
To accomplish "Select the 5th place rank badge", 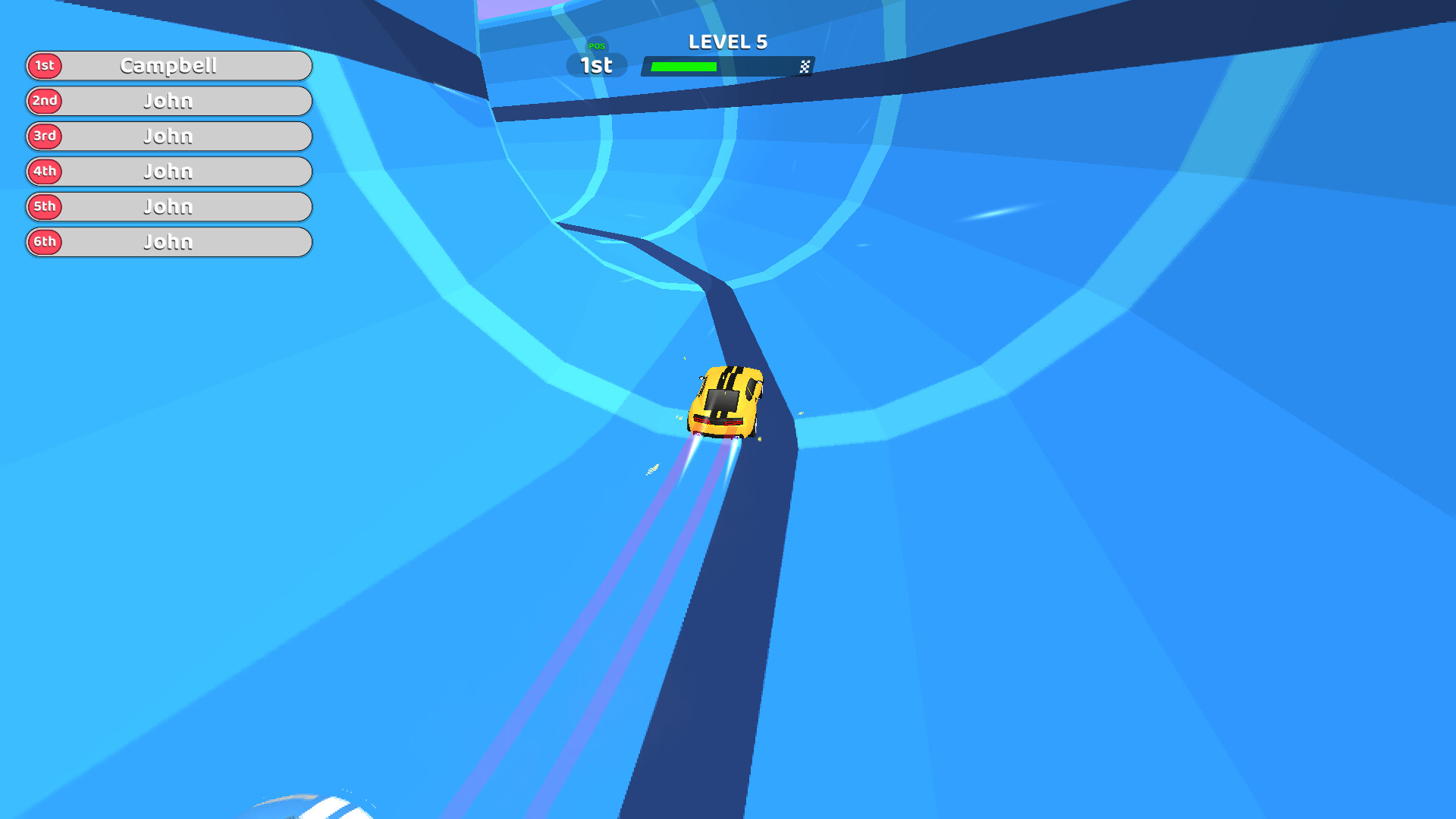I will coord(44,206).
